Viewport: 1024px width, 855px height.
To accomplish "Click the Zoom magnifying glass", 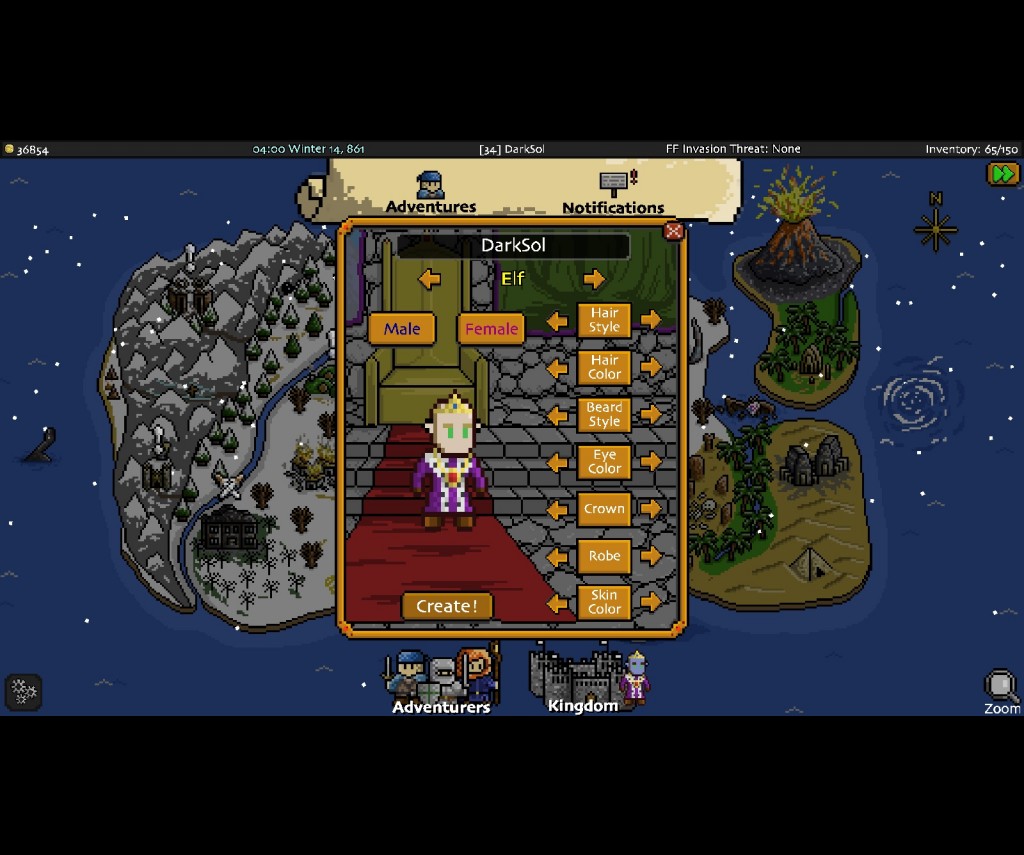I will pyautogui.click(x=1001, y=691).
